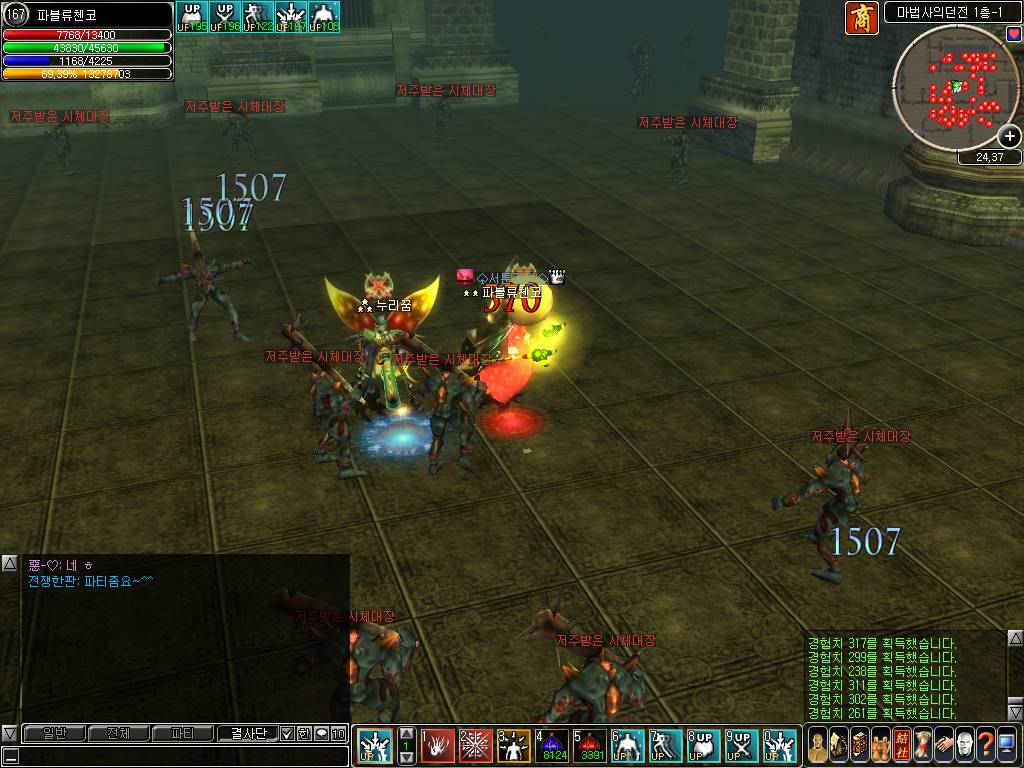Activate the starburst skill in slot 2
The width and height of the screenshot is (1024, 768).
476,745
